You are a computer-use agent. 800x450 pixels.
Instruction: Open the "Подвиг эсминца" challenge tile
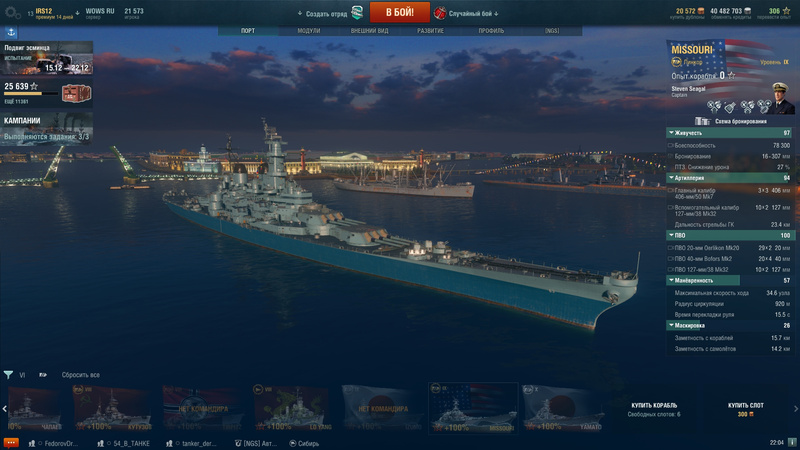click(46, 58)
